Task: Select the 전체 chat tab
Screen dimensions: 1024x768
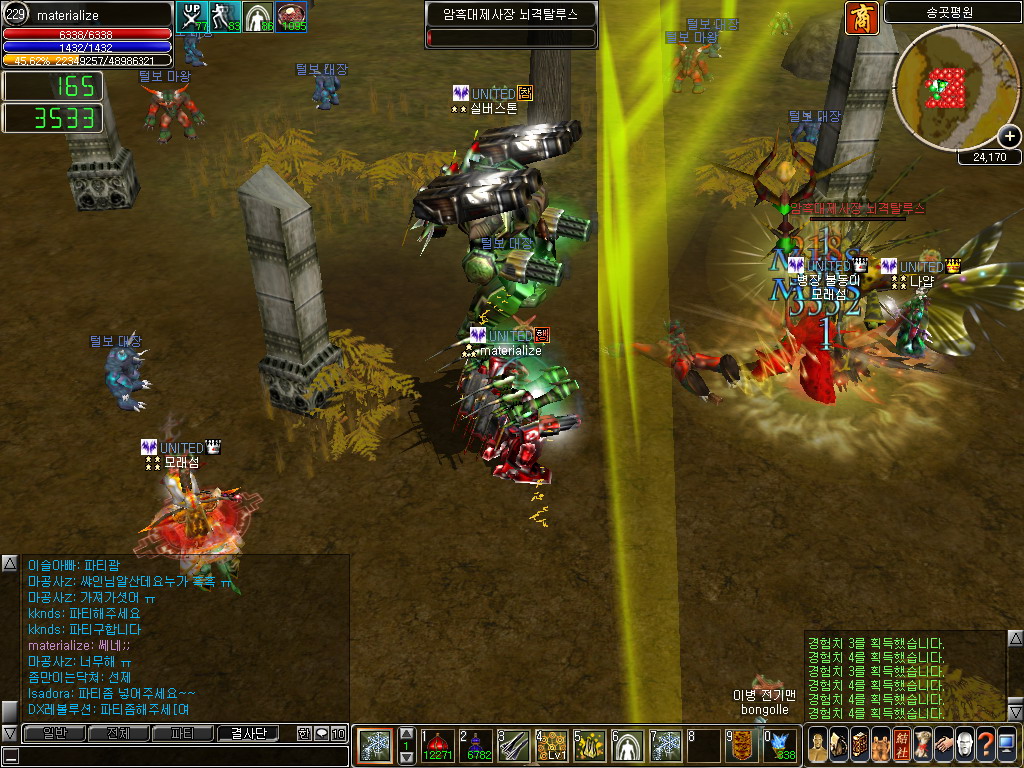Action: pos(117,733)
